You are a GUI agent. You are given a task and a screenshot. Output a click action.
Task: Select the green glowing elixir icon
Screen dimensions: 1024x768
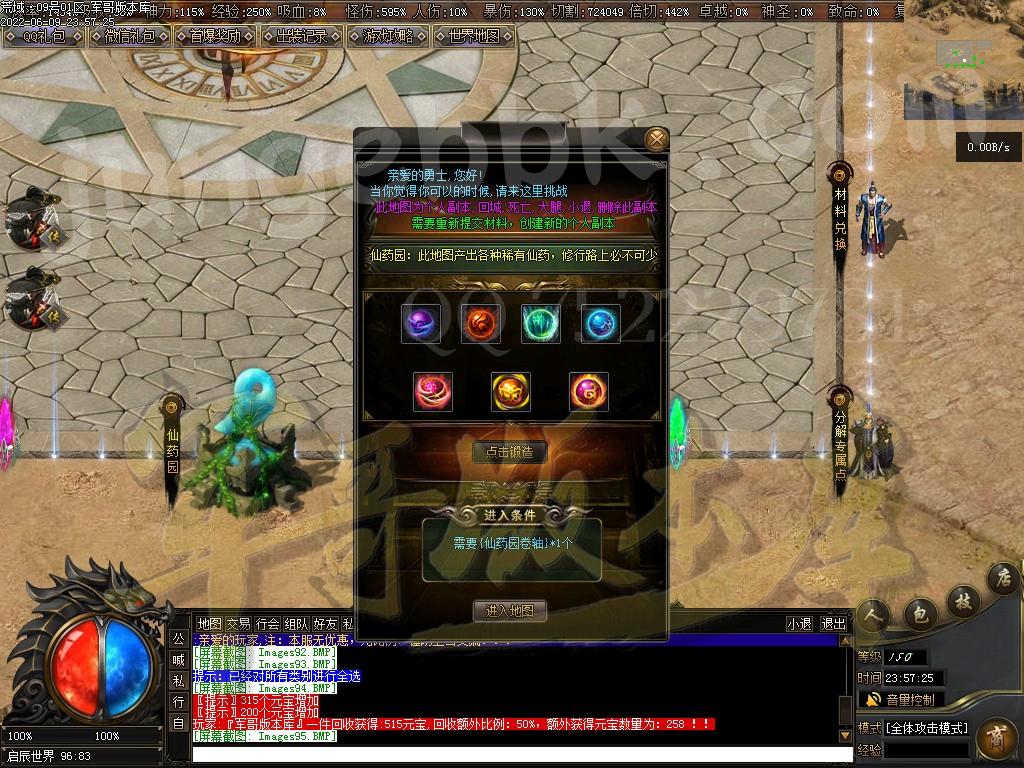[540, 324]
